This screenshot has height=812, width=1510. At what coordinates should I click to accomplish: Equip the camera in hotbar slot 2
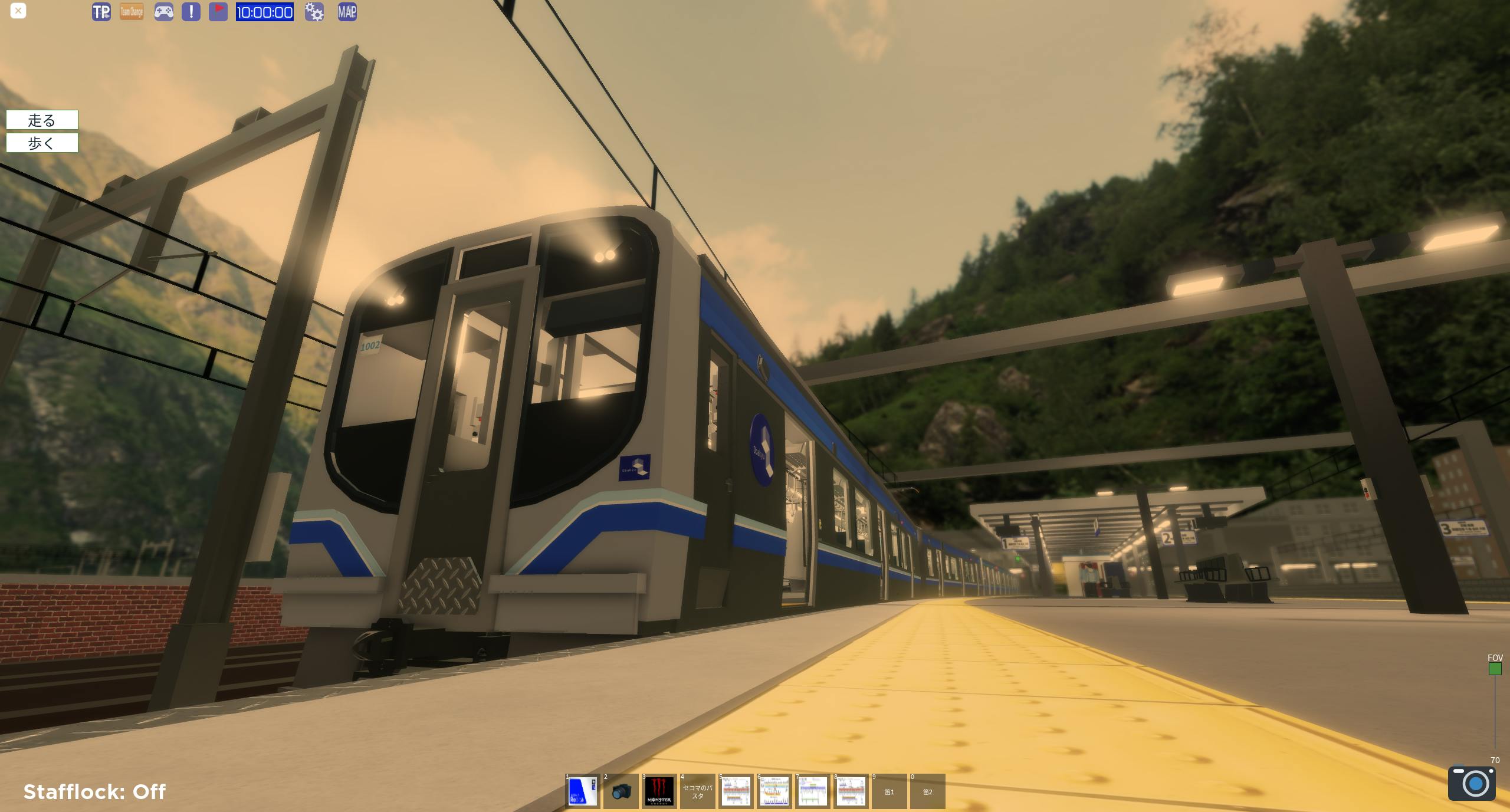point(621,791)
